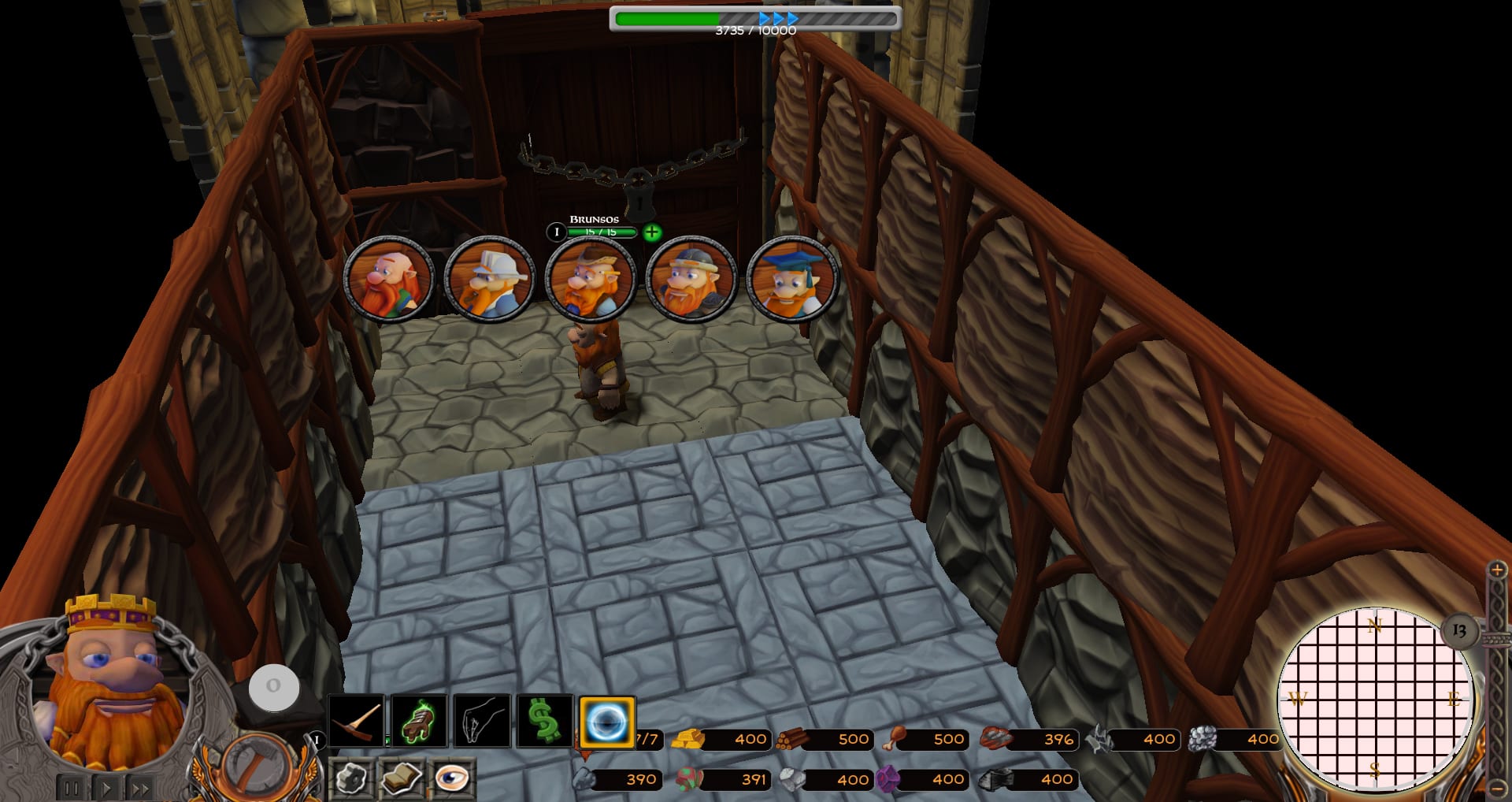The width and height of the screenshot is (1512, 802).
Task: Click the compass minimap
Action: coord(1374,699)
